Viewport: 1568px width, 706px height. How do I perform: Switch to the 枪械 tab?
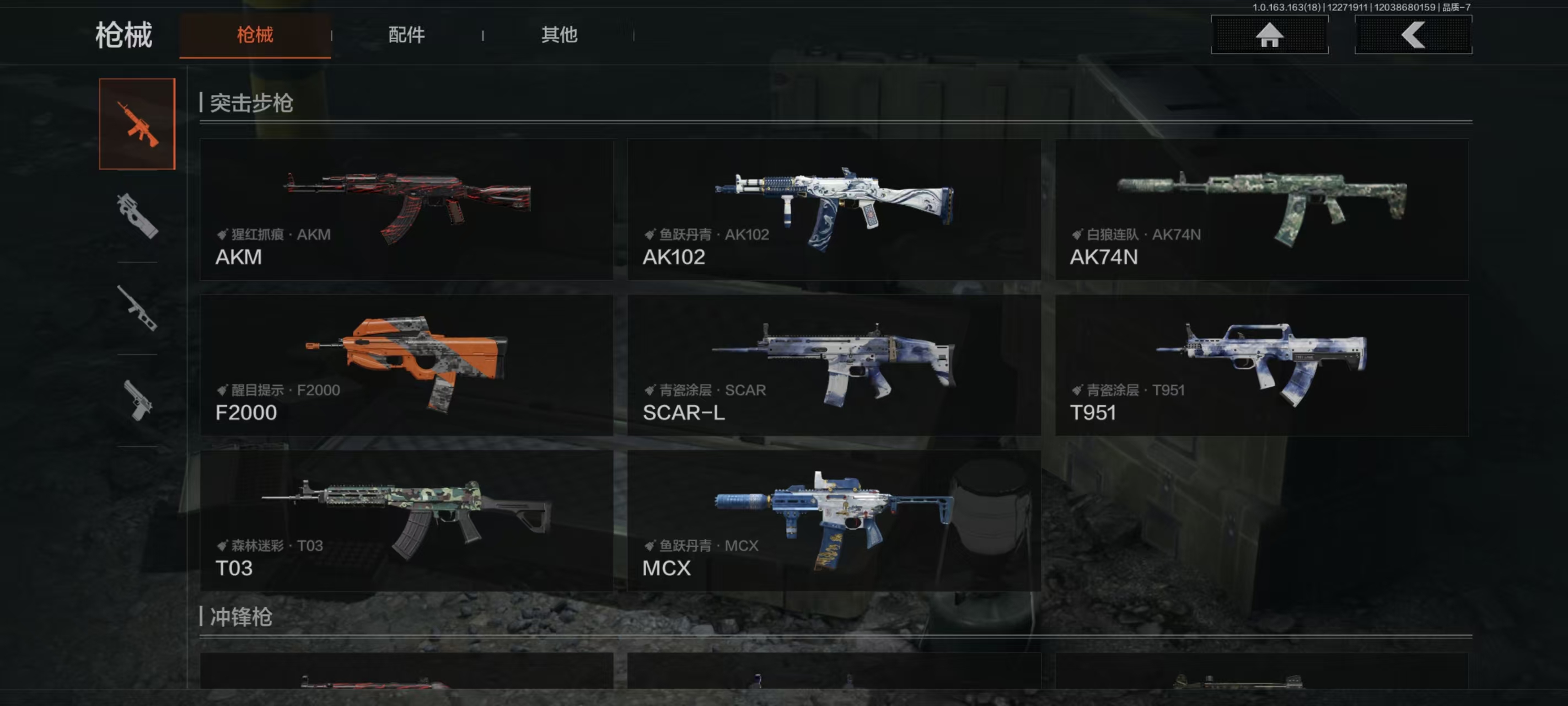pos(255,35)
